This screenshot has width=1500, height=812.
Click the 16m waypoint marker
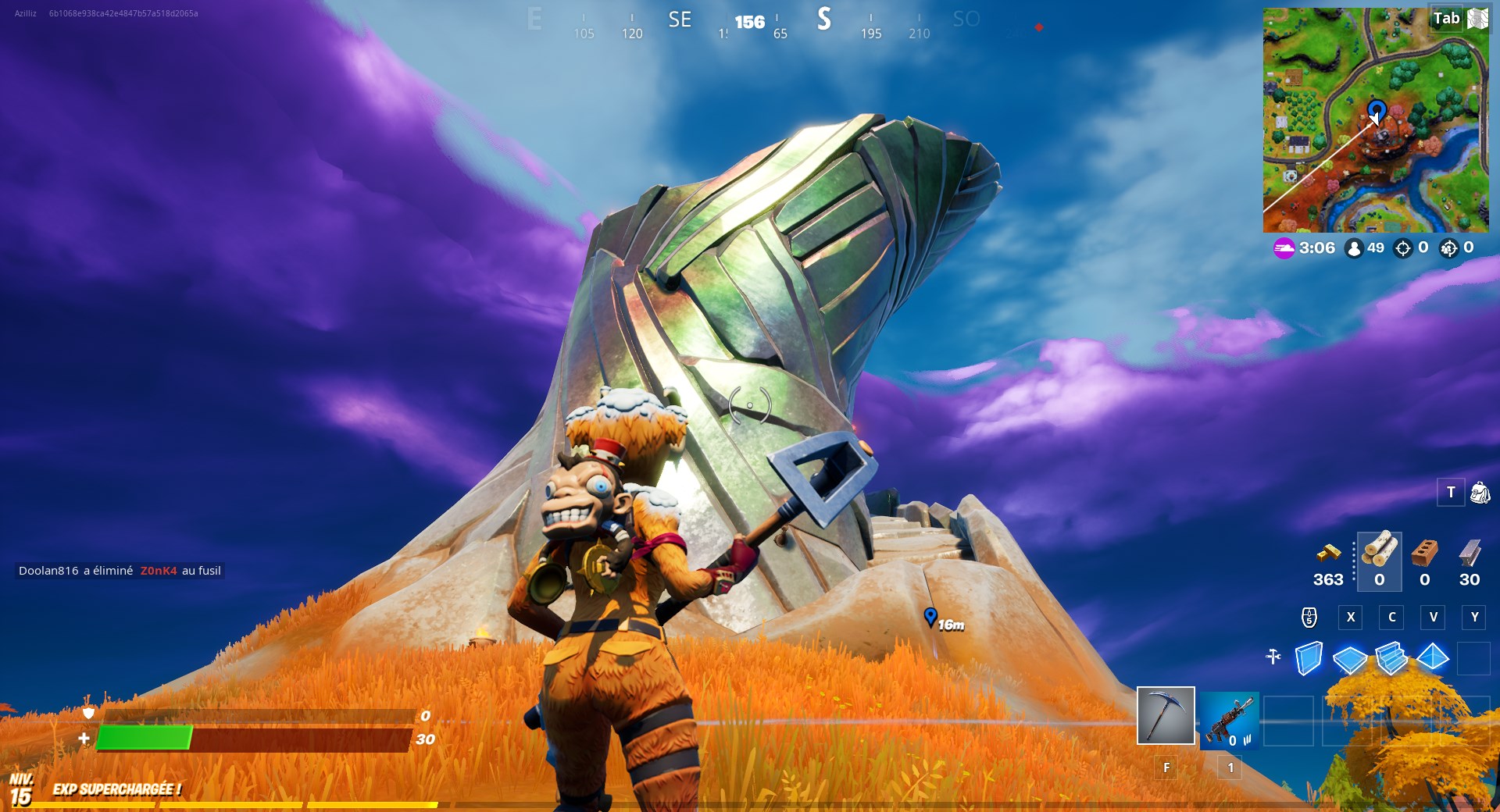(x=931, y=618)
